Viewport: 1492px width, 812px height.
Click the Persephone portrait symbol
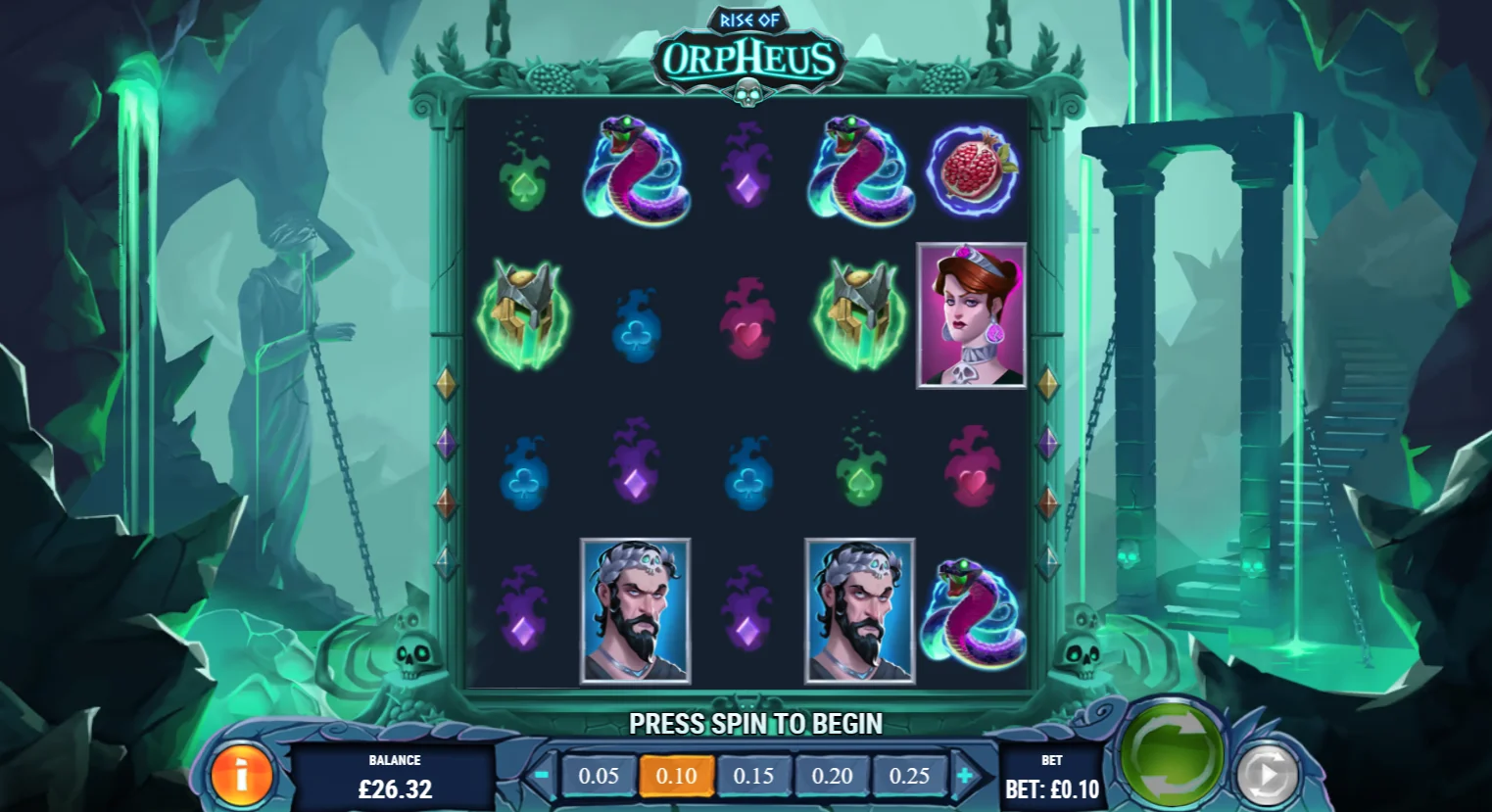click(971, 315)
